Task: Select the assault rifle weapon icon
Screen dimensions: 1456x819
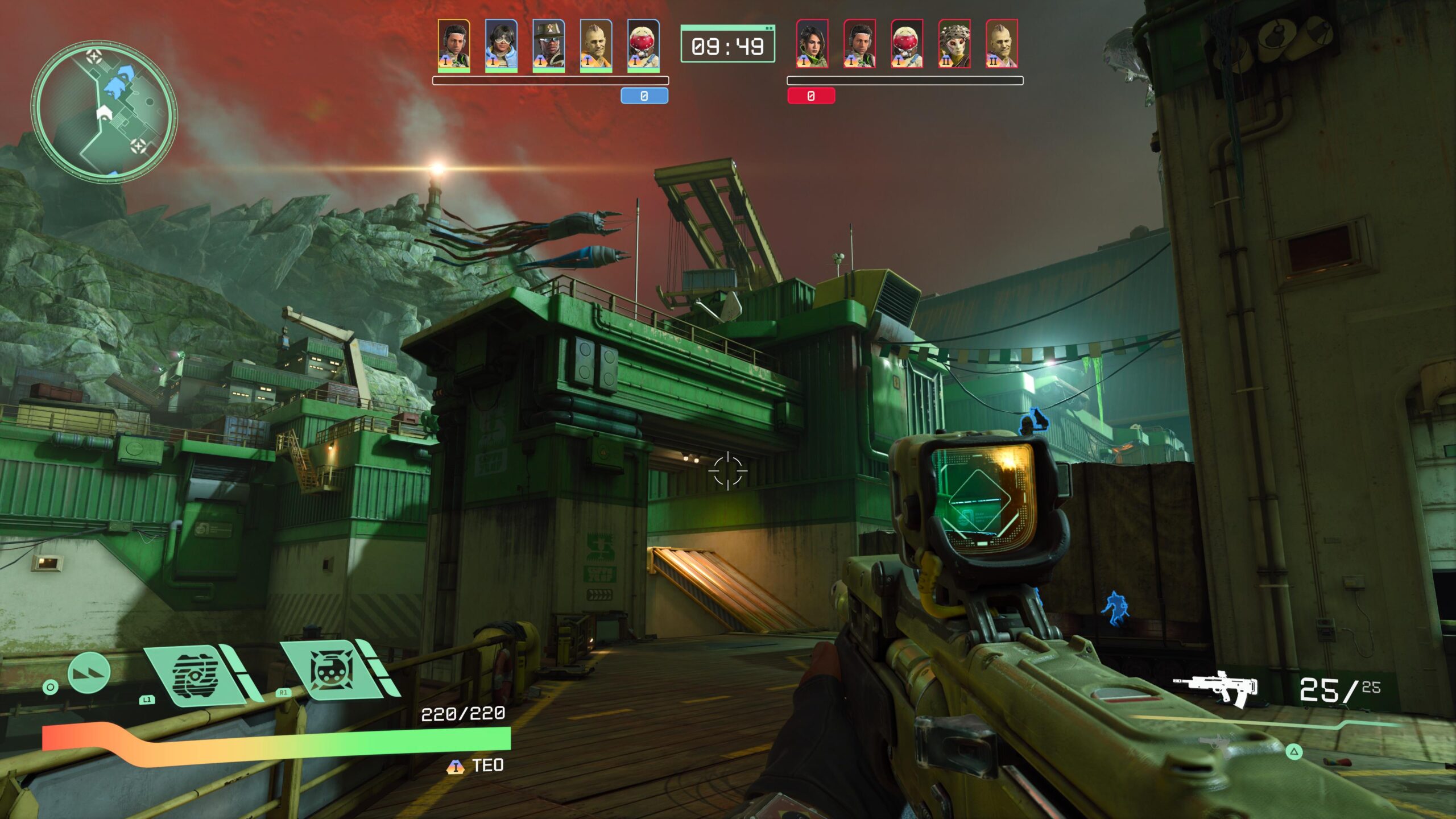Action: pos(1216,689)
